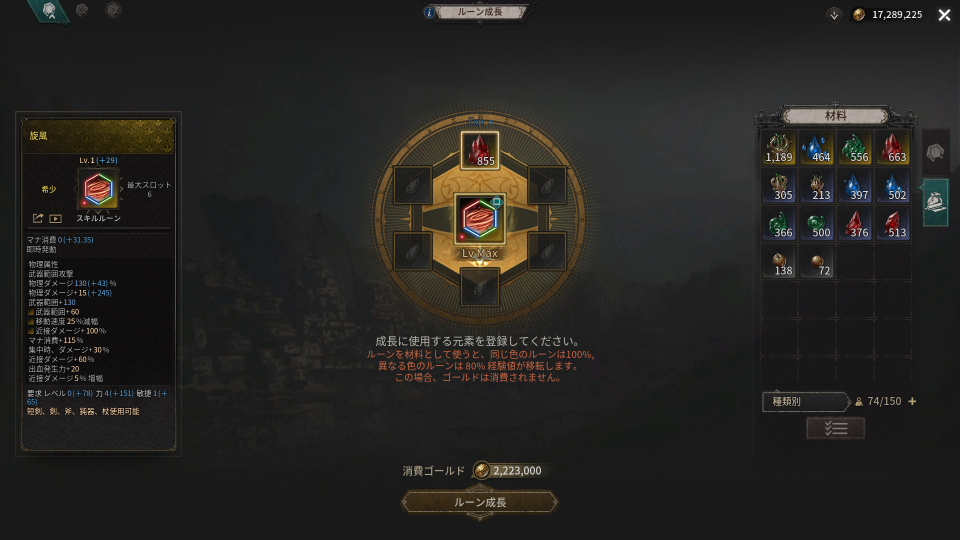
Task: Expand inventory capacity with the plus button
Action: click(x=912, y=401)
